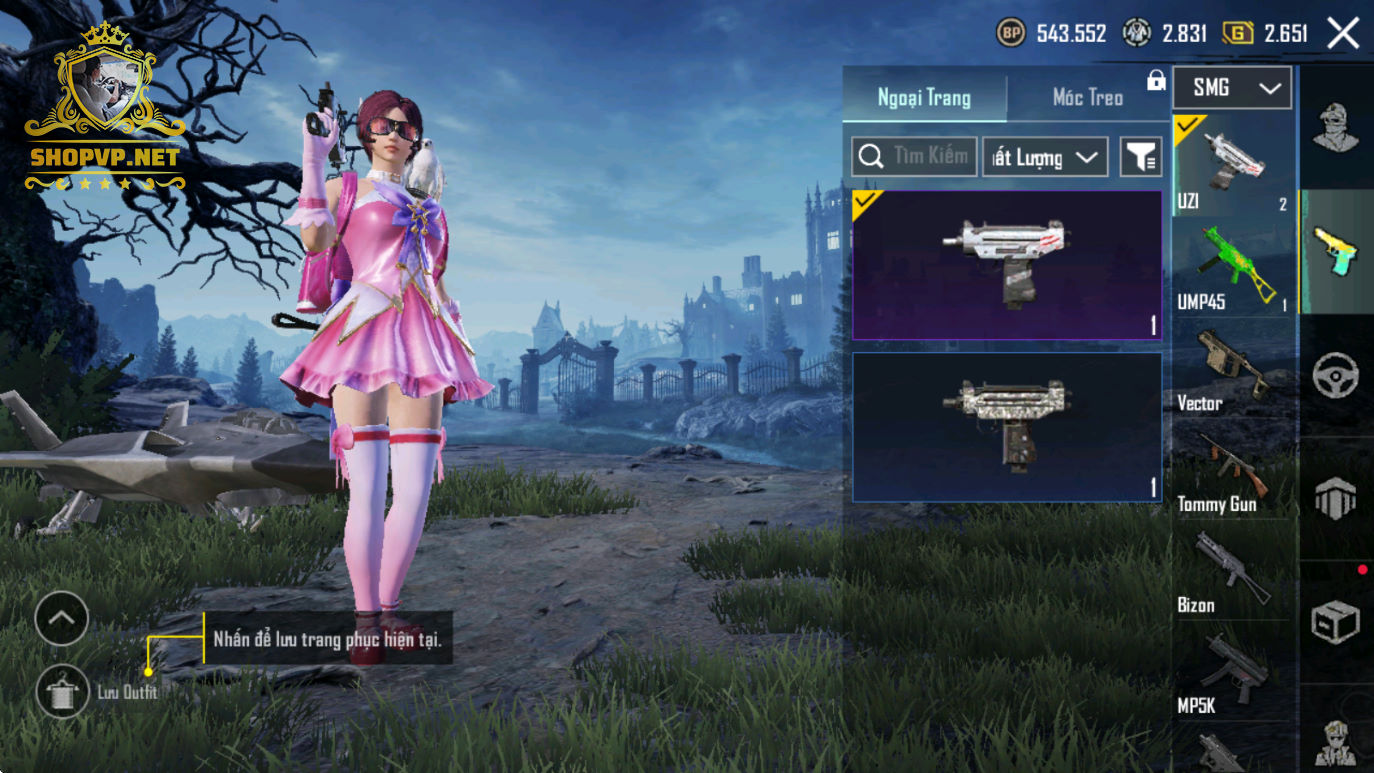Open the crate box category
Image resolution: width=1374 pixels, height=773 pixels.
tap(1335, 622)
